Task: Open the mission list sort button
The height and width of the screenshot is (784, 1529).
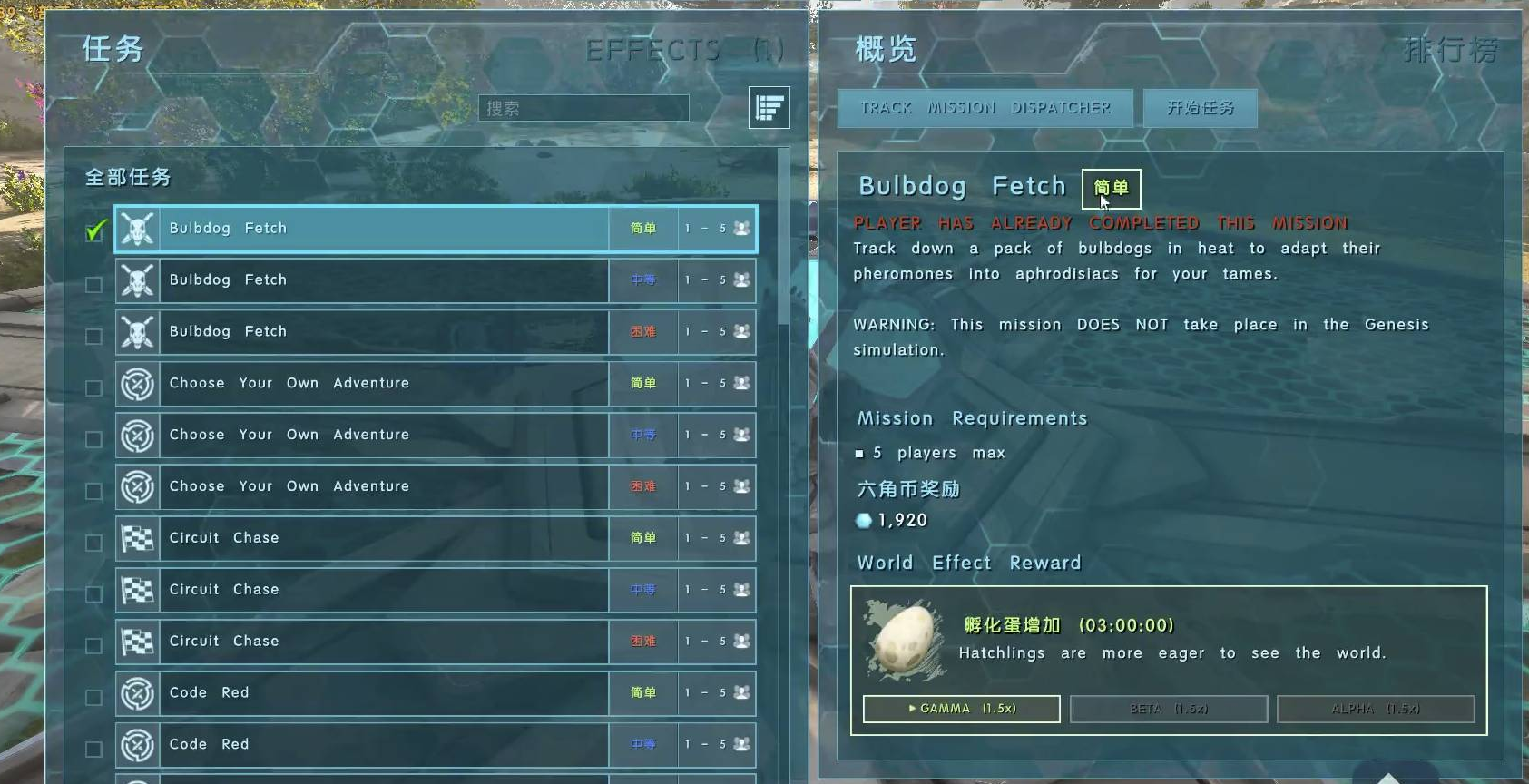Action: coord(769,108)
